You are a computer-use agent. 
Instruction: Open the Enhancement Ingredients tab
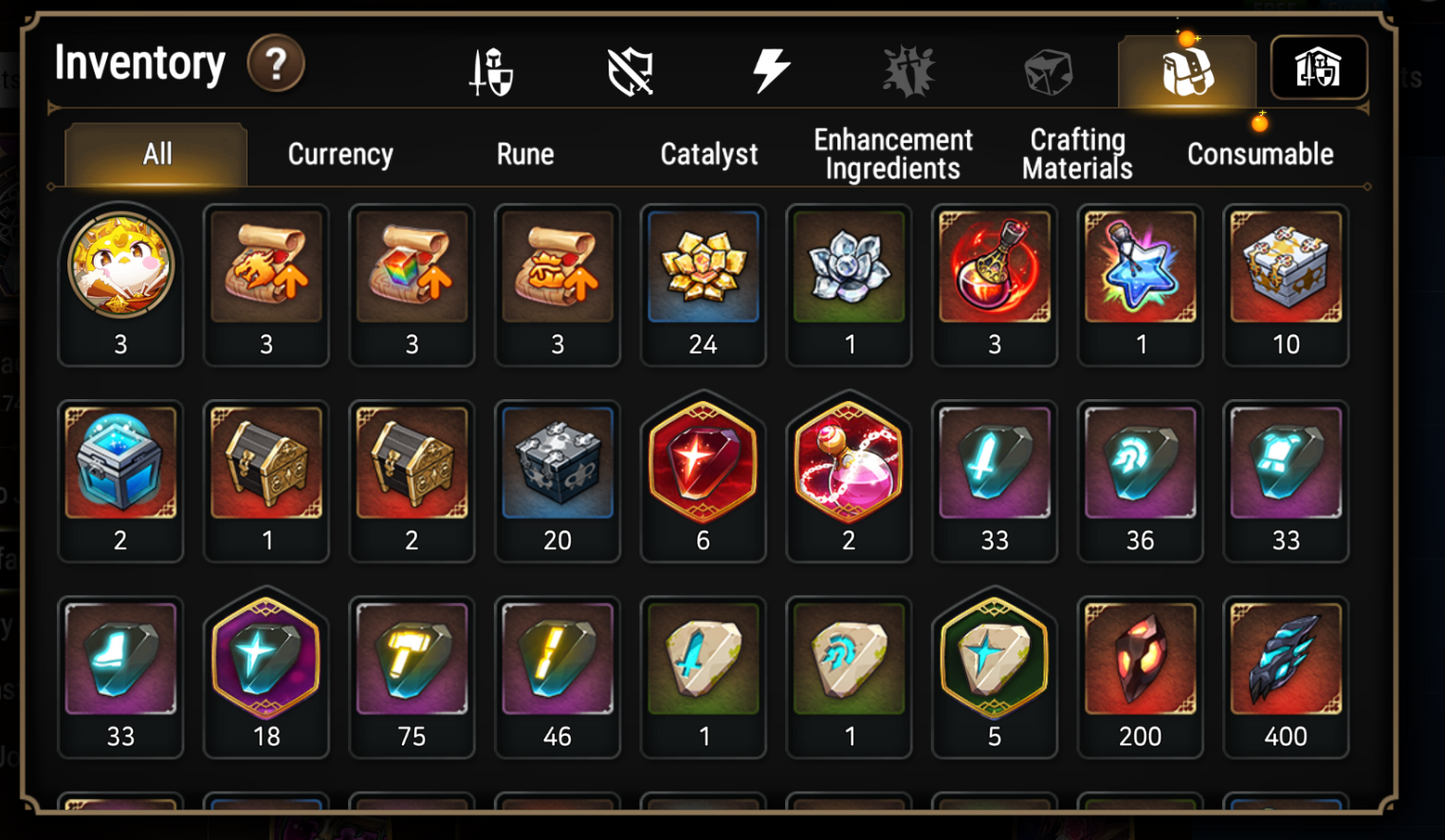click(x=891, y=152)
